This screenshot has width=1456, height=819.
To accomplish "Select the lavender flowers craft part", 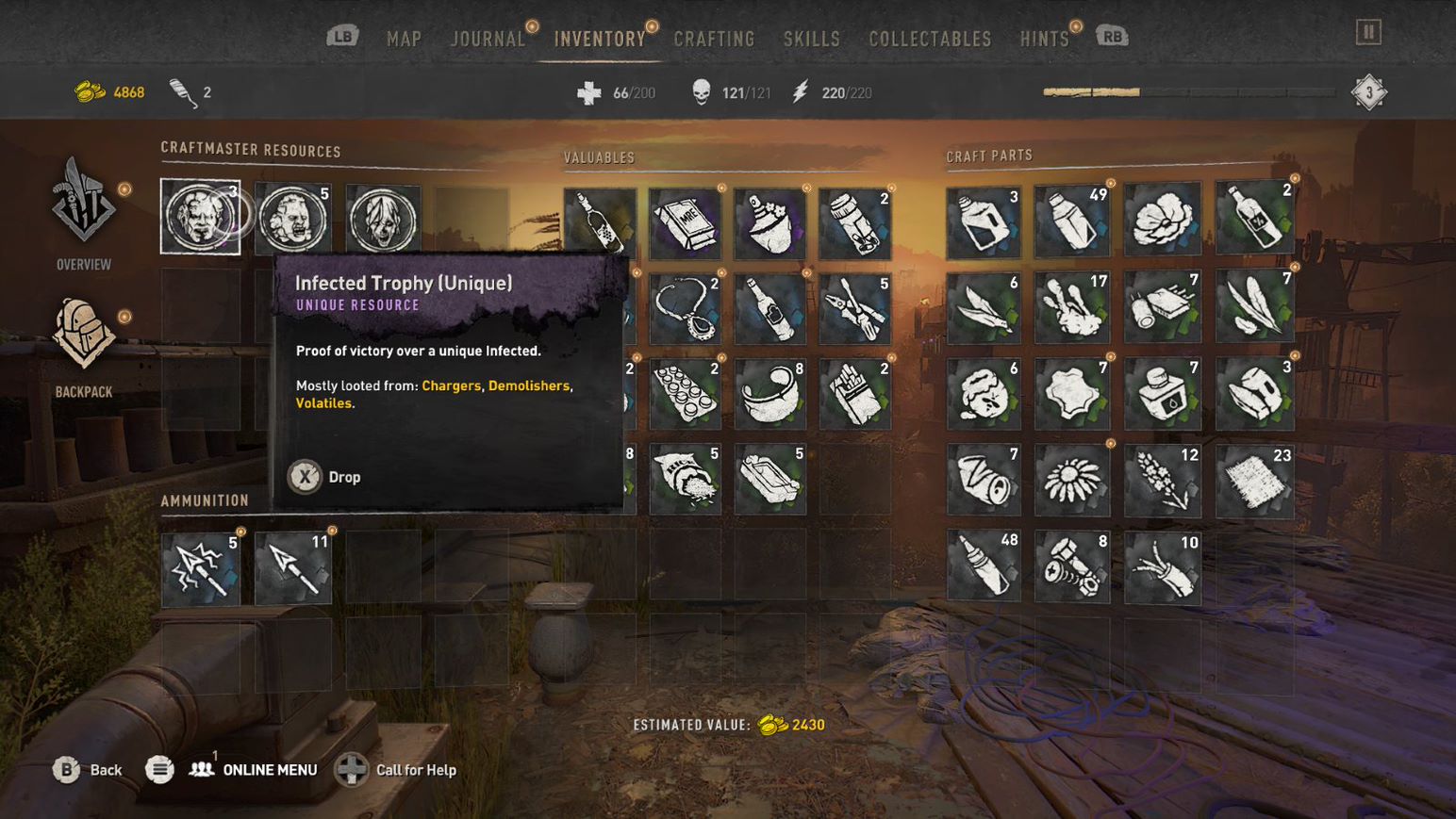I will [1164, 479].
